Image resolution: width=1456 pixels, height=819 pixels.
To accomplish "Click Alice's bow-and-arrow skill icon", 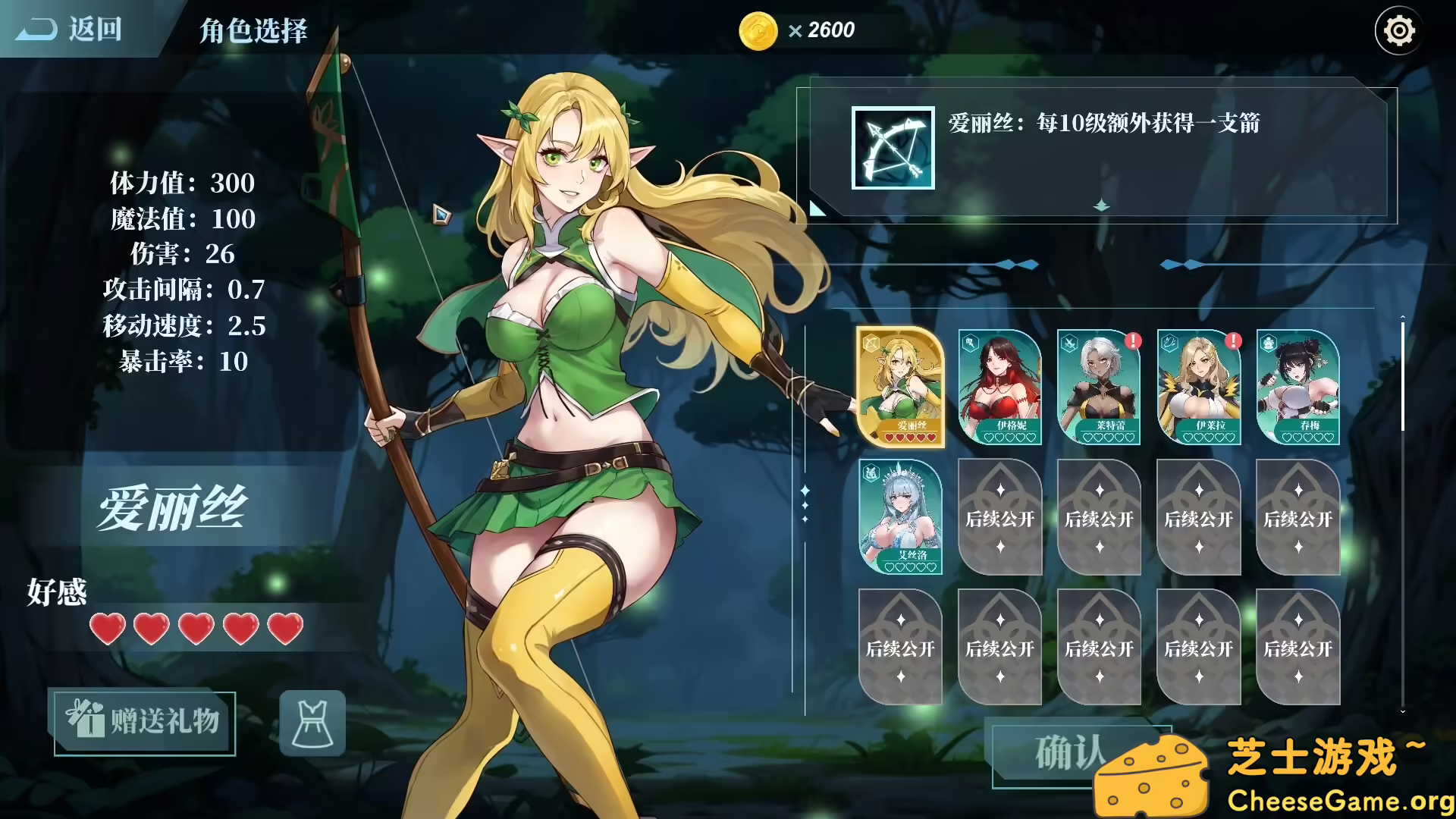I will pos(892,146).
